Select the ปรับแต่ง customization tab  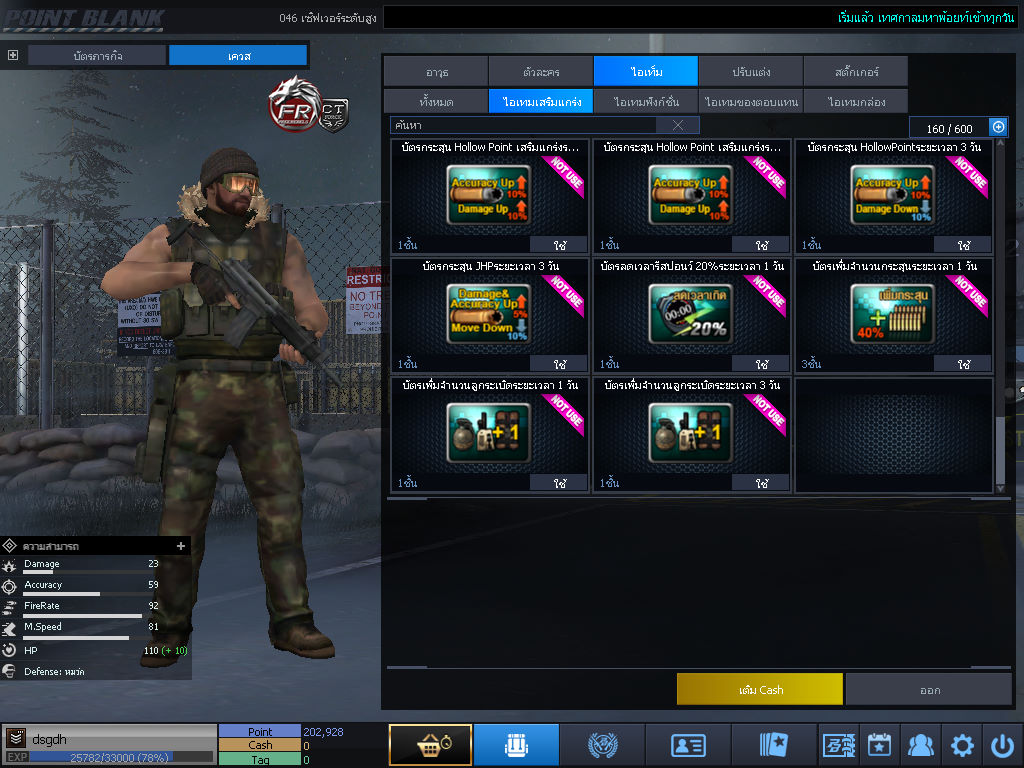[x=750, y=71]
